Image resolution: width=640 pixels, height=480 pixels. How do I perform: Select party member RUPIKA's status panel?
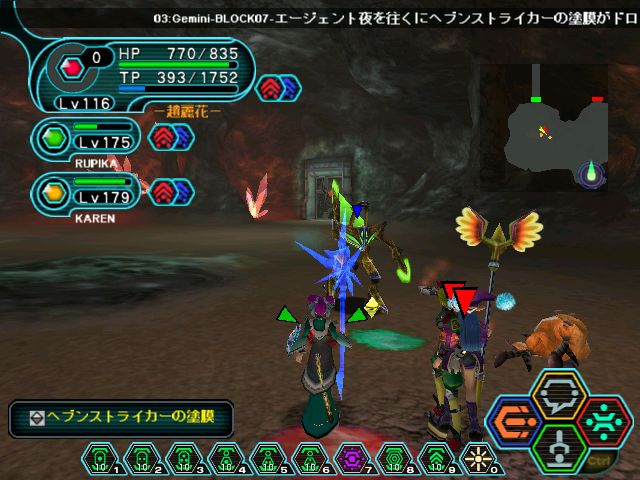(x=90, y=140)
